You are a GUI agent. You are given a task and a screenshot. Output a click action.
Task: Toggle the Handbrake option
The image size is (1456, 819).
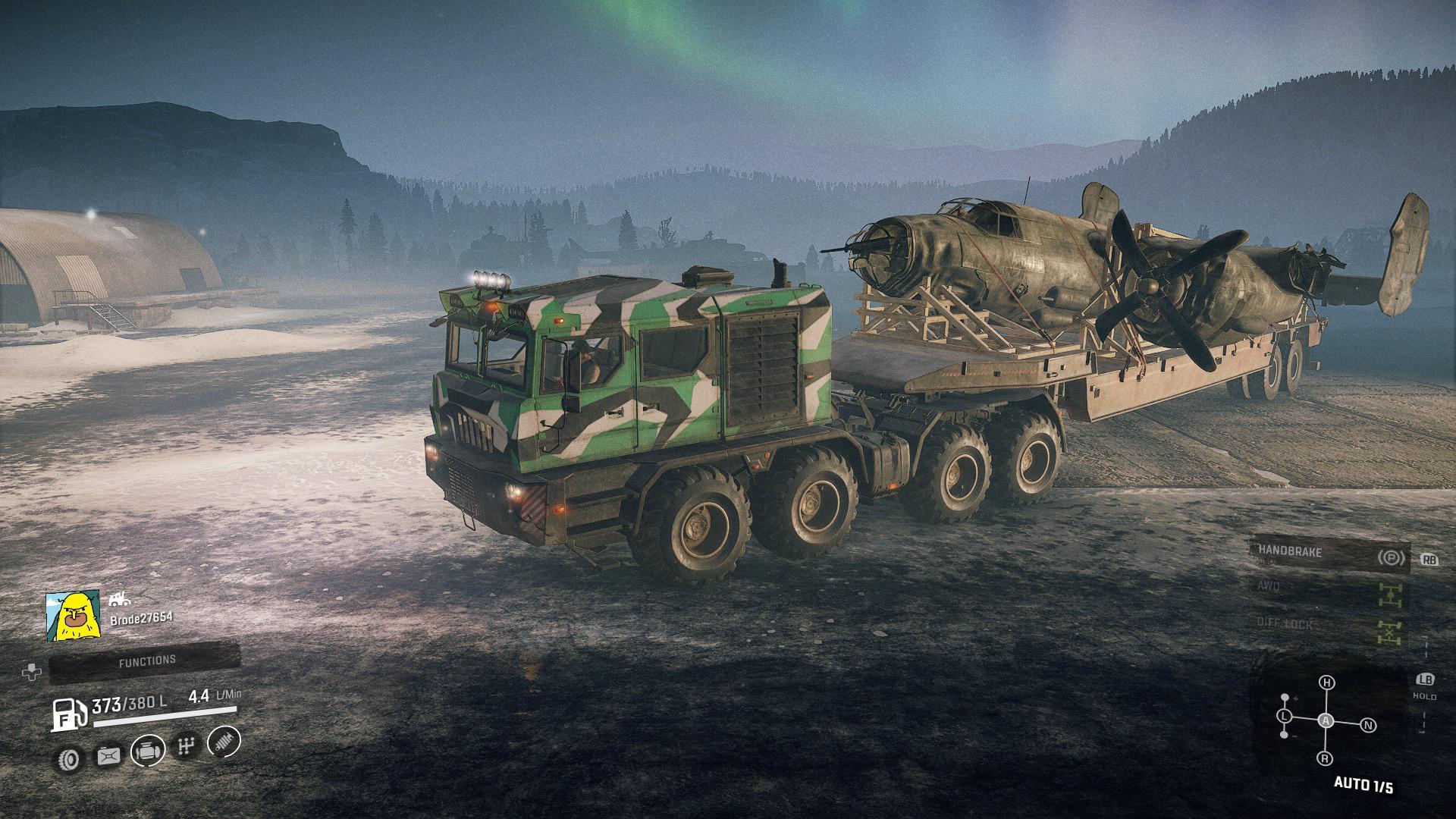(x=1329, y=554)
